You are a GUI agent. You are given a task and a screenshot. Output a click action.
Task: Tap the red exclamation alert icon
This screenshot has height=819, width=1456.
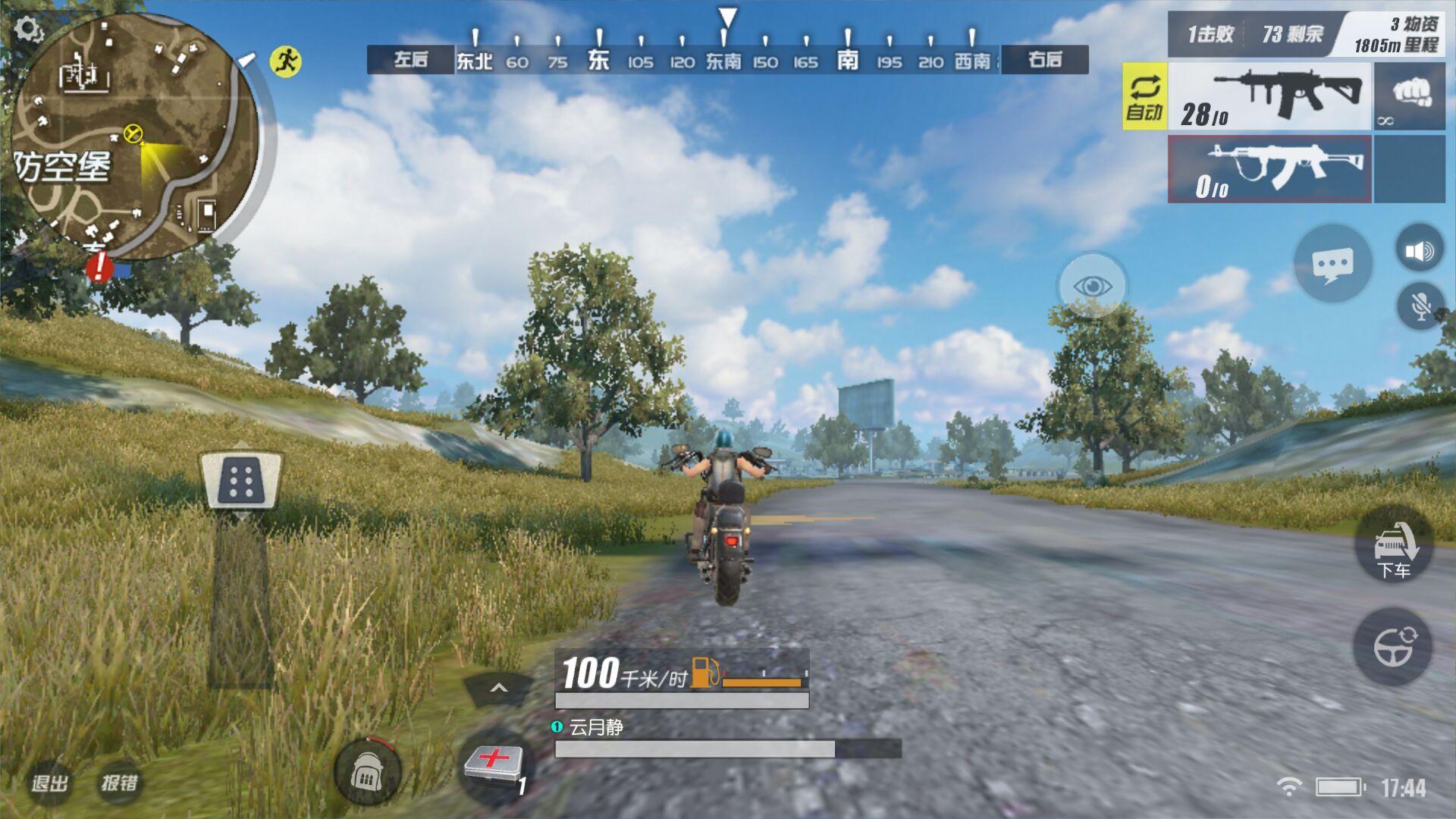pyautogui.click(x=99, y=267)
